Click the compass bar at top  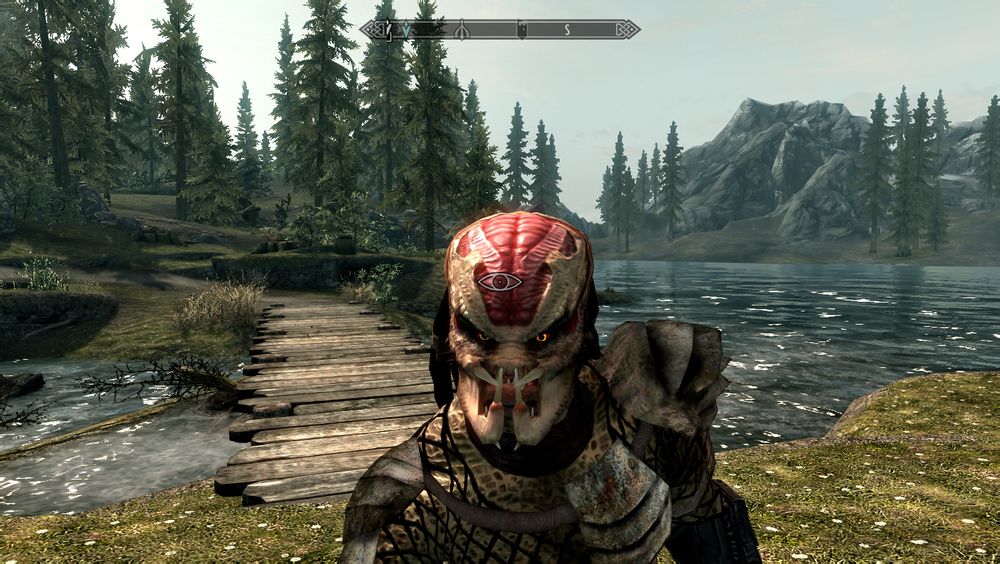click(500, 30)
